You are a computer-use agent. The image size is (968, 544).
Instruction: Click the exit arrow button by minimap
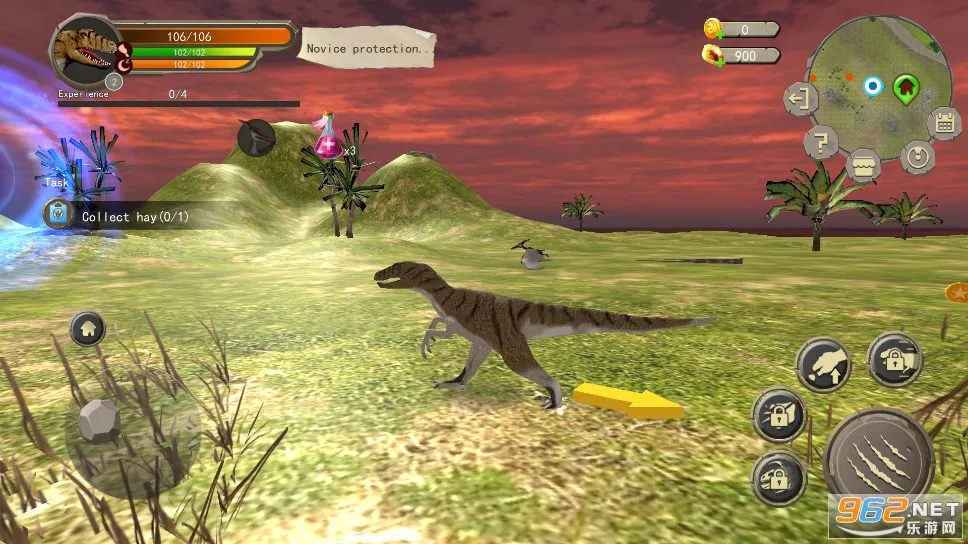[799, 98]
